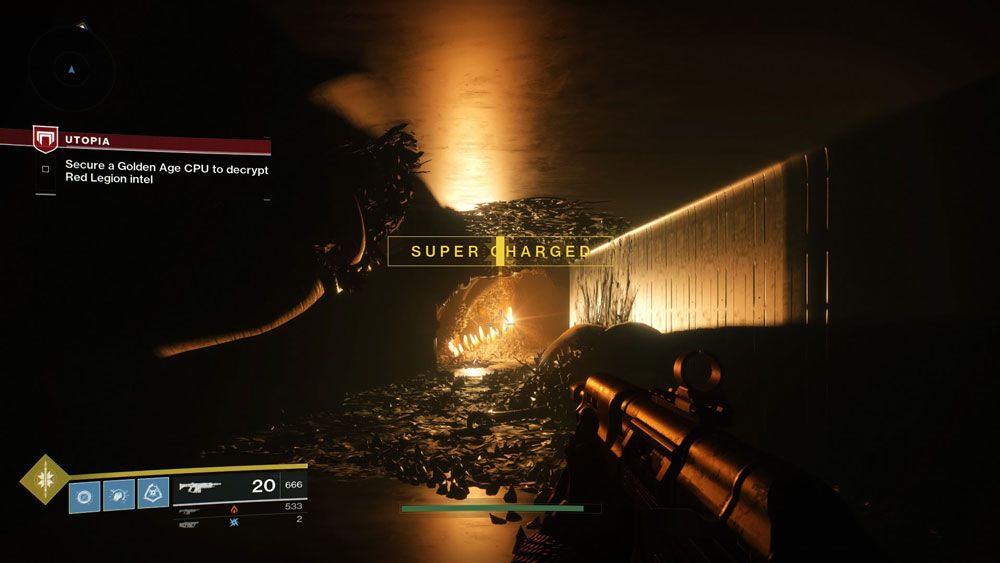
Task: Click the Golden Age CPU objective checkbox
Action: click(x=45, y=169)
